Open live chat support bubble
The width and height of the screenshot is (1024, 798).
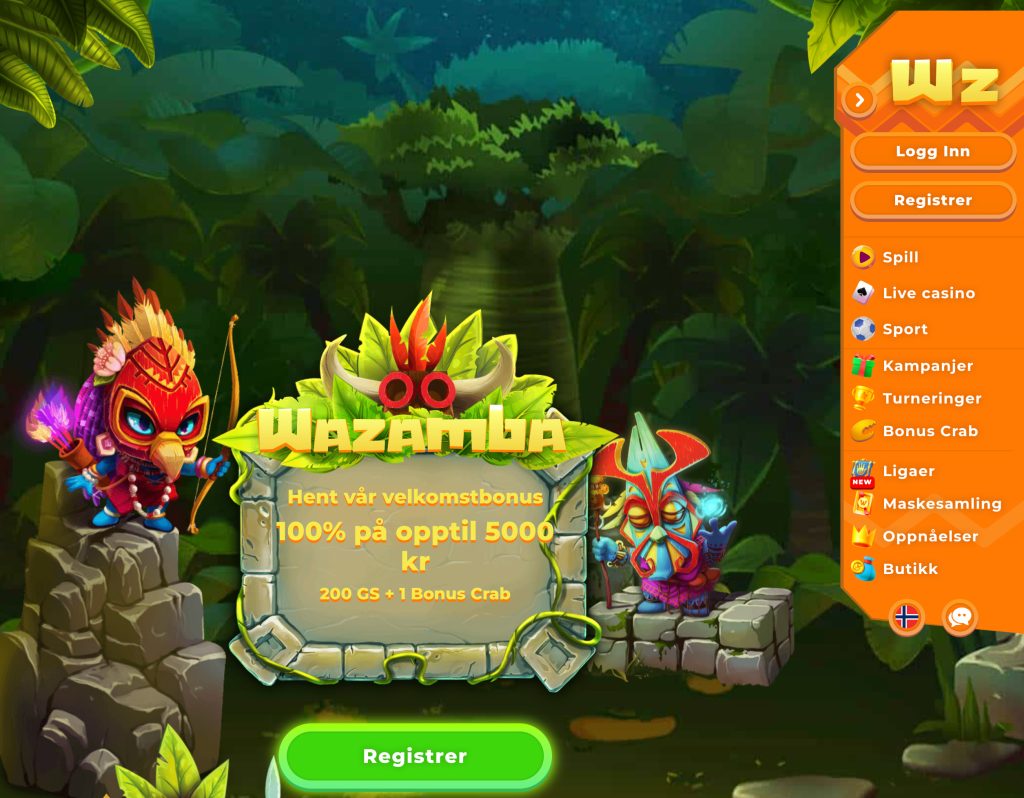[960, 617]
